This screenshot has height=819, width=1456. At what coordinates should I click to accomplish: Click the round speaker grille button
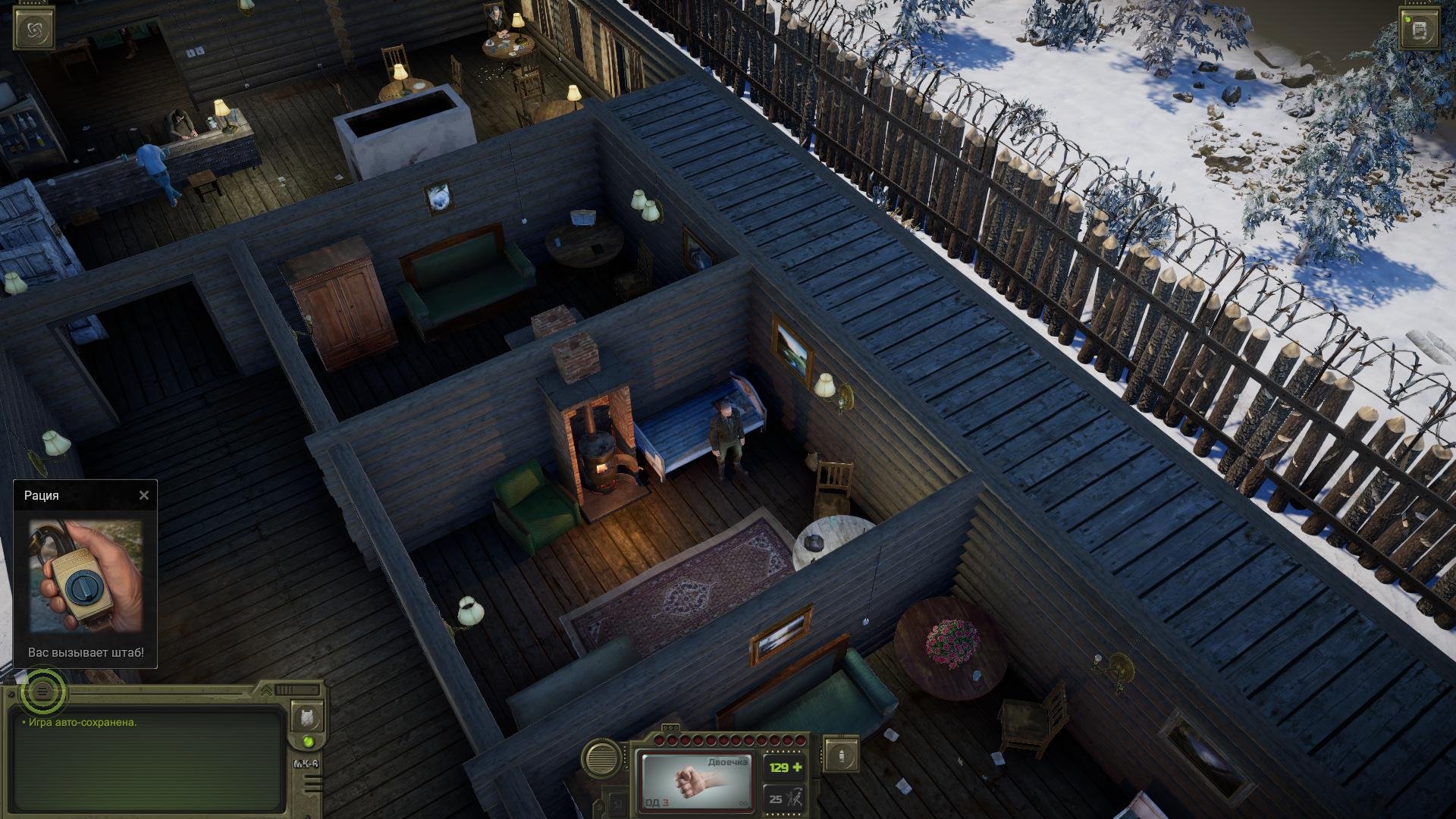point(603,758)
